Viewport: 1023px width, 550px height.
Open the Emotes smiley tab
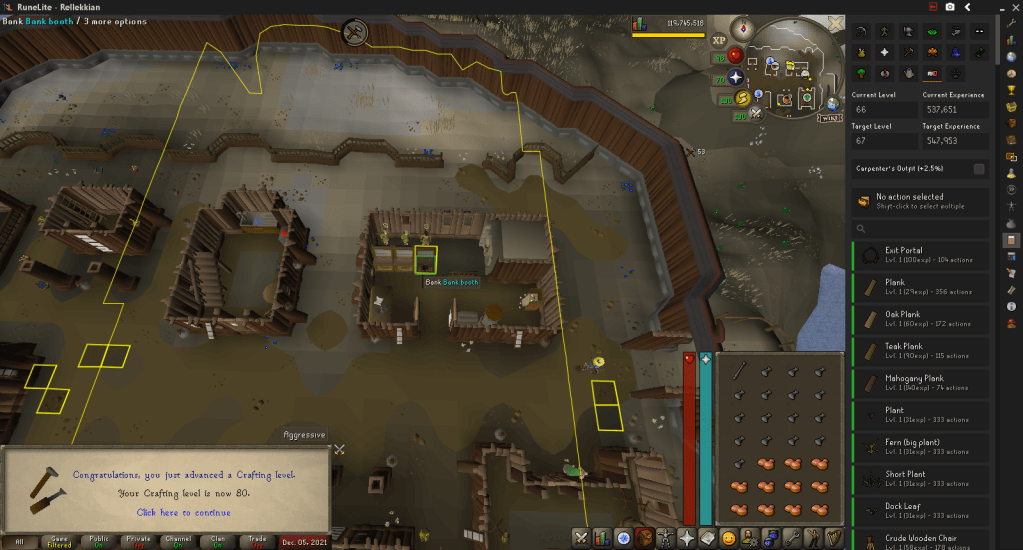click(728, 537)
